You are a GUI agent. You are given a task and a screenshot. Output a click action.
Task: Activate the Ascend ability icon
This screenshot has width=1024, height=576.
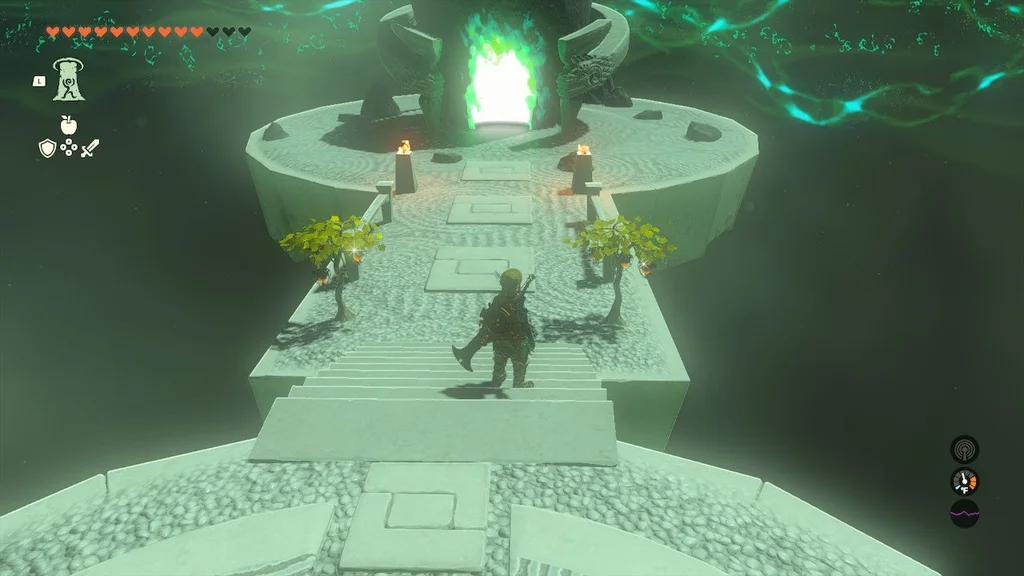point(69,79)
